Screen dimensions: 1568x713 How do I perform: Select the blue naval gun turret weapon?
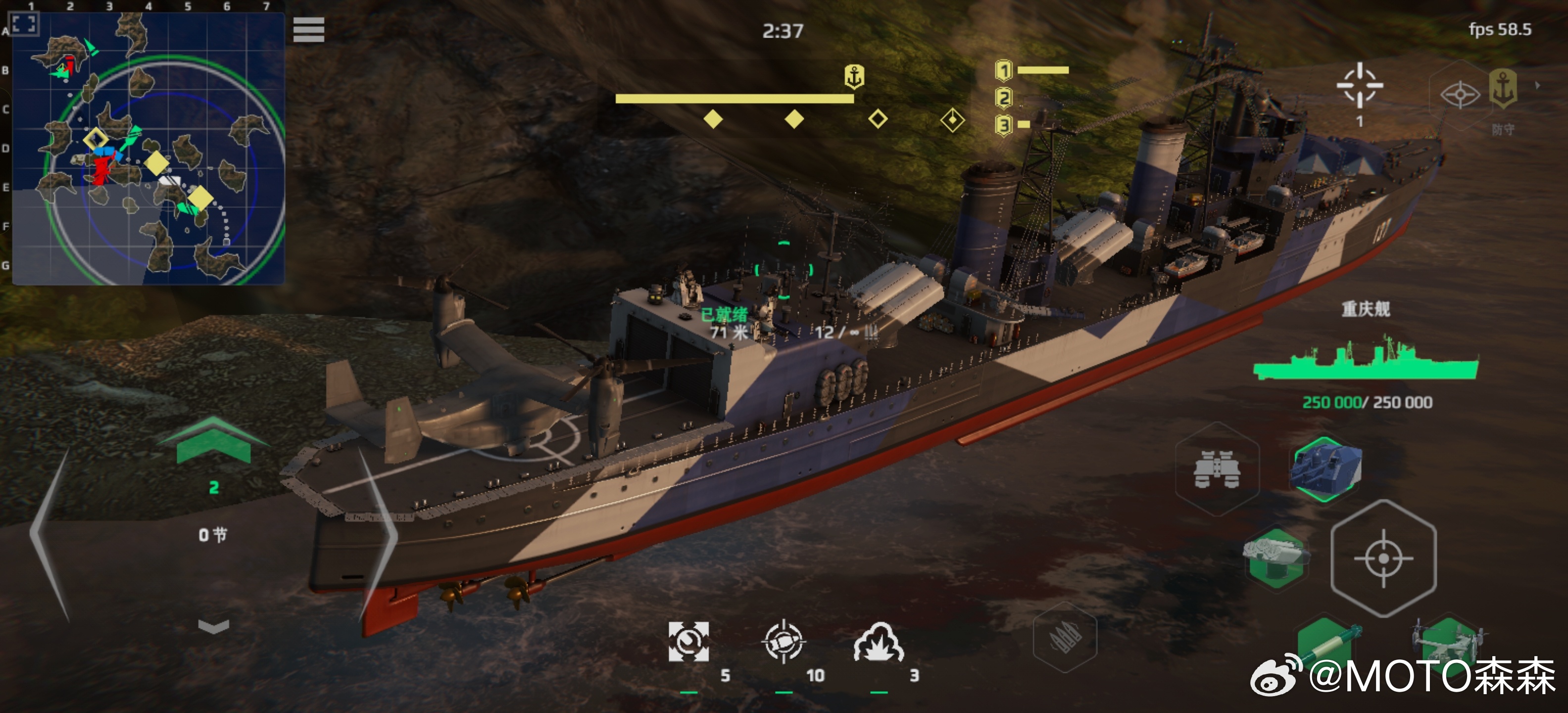coord(1326,469)
